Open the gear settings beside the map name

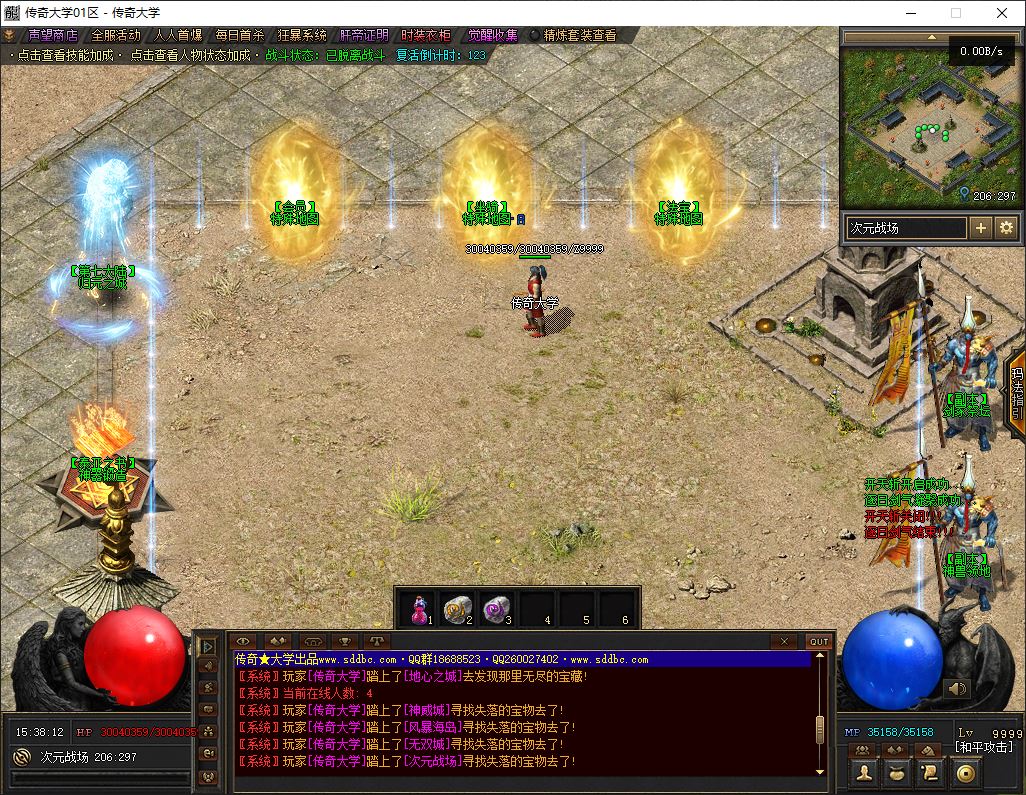pos(1005,228)
